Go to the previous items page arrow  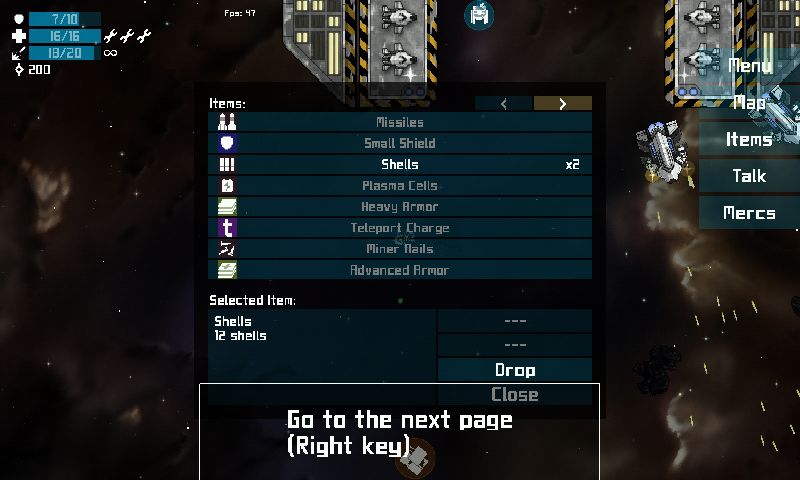point(504,103)
